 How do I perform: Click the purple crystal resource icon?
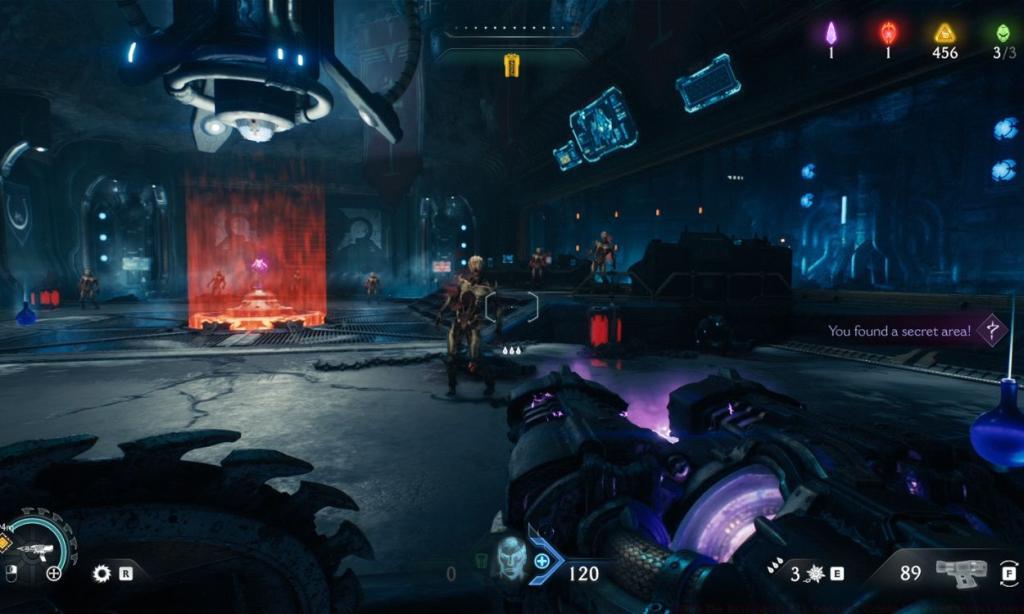coord(831,33)
